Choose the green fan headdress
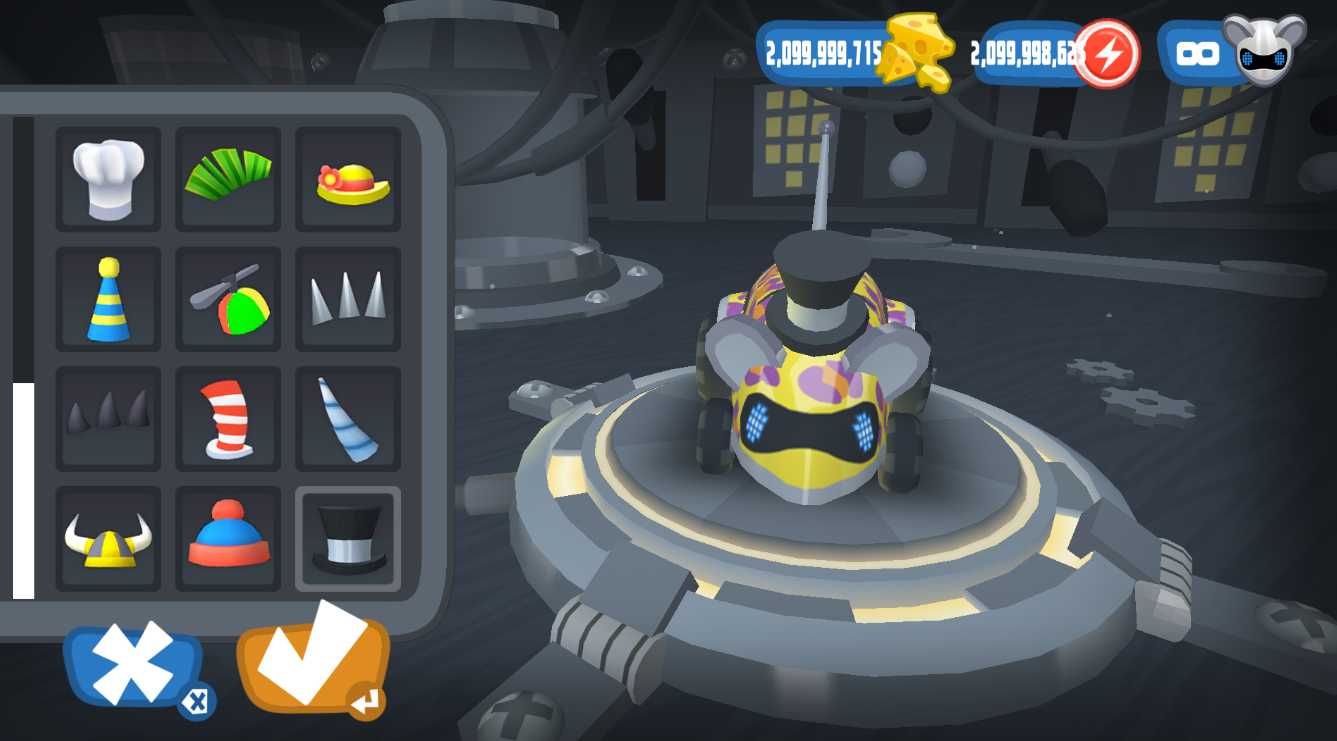 pyautogui.click(x=228, y=179)
